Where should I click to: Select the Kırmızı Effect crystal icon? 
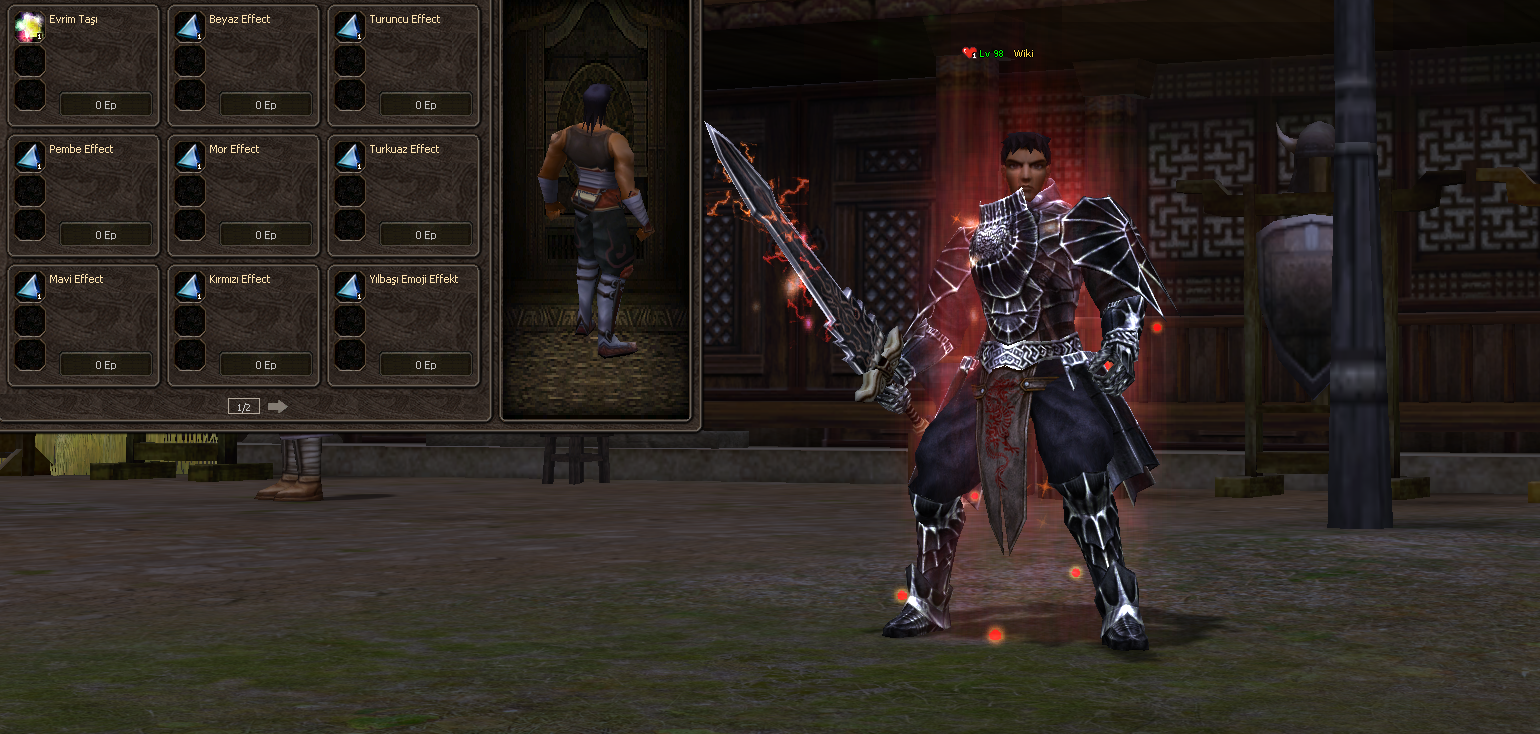[189, 287]
